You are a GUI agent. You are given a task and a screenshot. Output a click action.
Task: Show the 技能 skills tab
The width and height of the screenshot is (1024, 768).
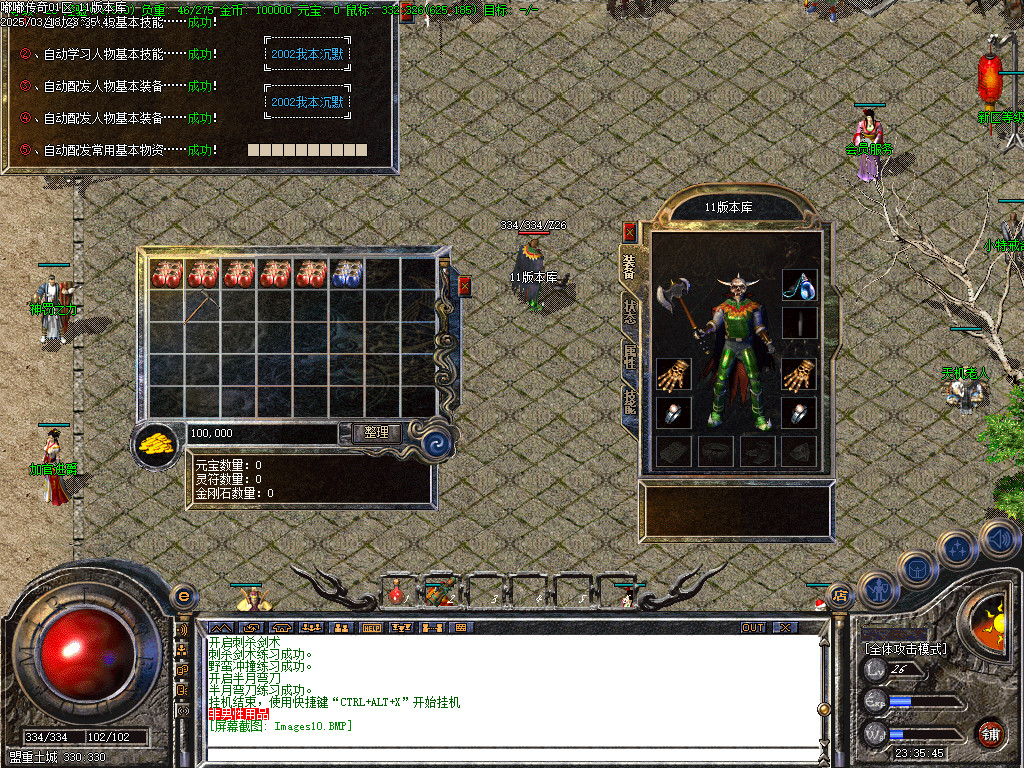(630, 400)
